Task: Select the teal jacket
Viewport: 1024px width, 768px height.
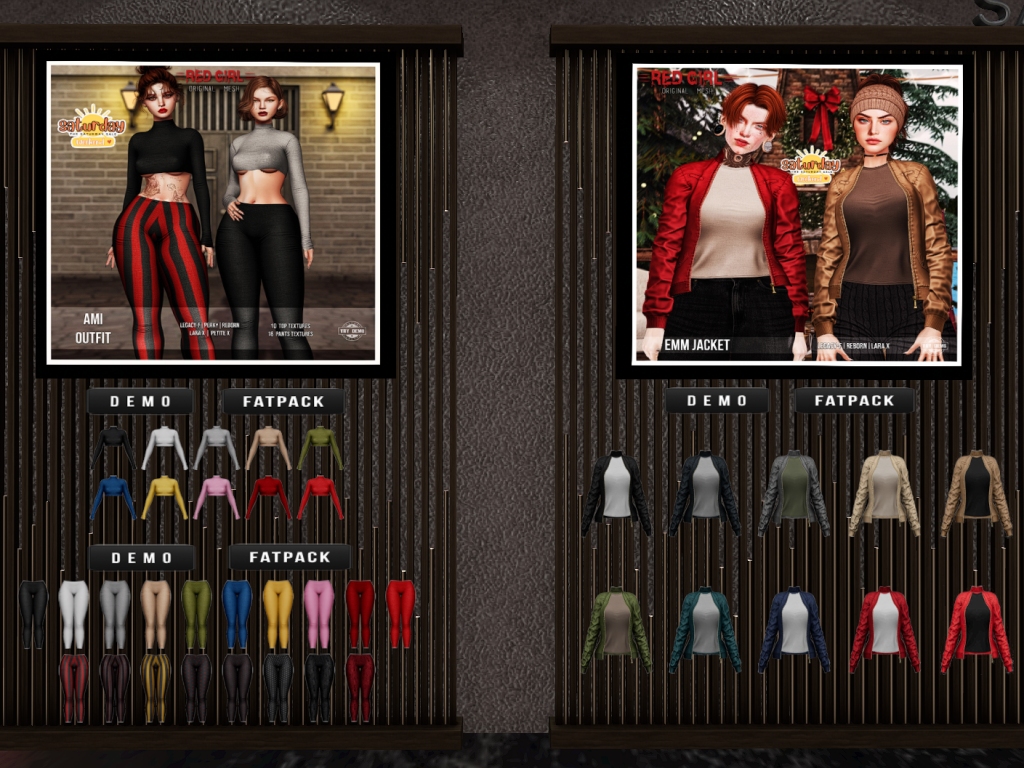Action: tap(705, 629)
